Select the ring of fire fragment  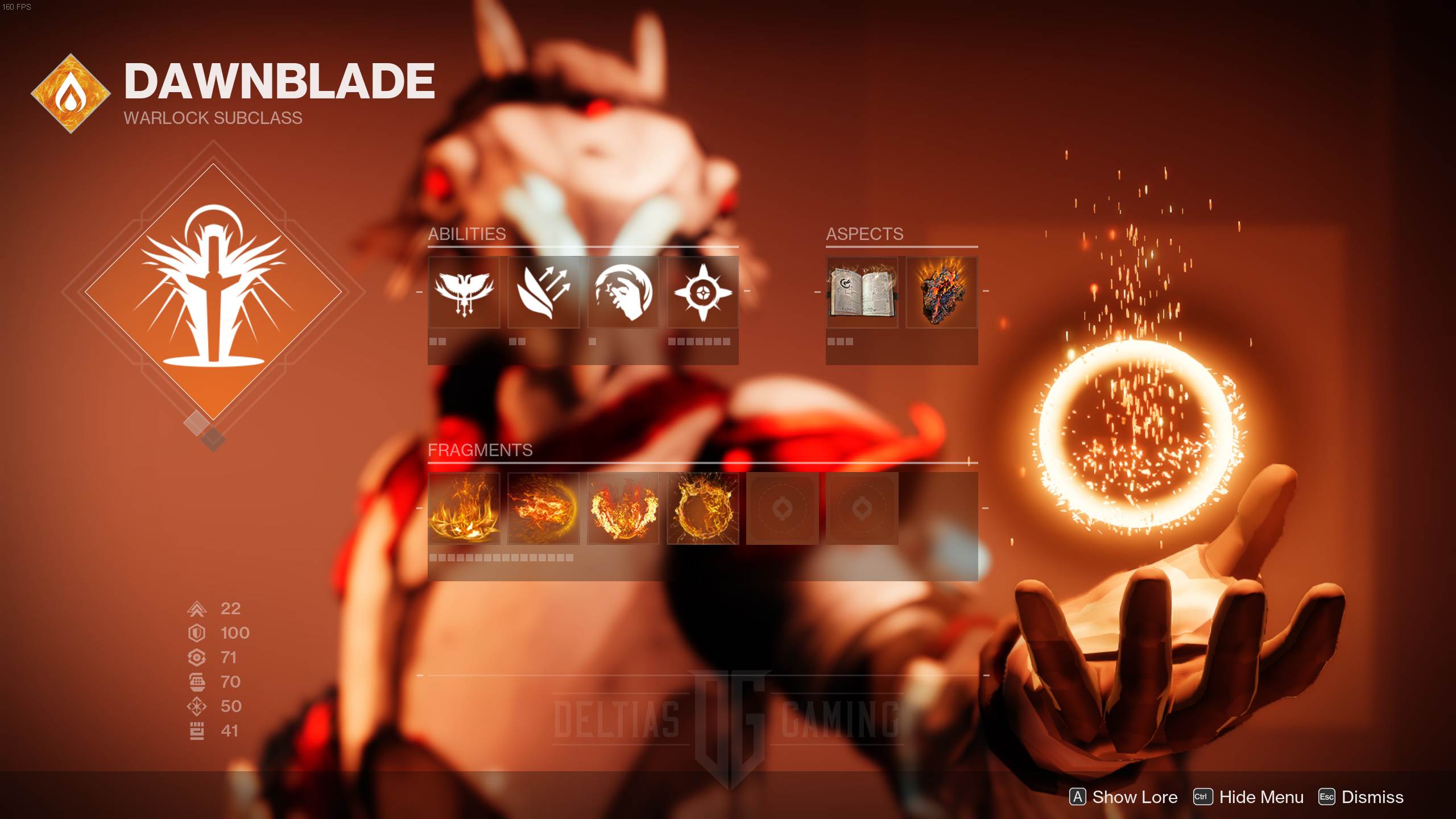[703, 508]
